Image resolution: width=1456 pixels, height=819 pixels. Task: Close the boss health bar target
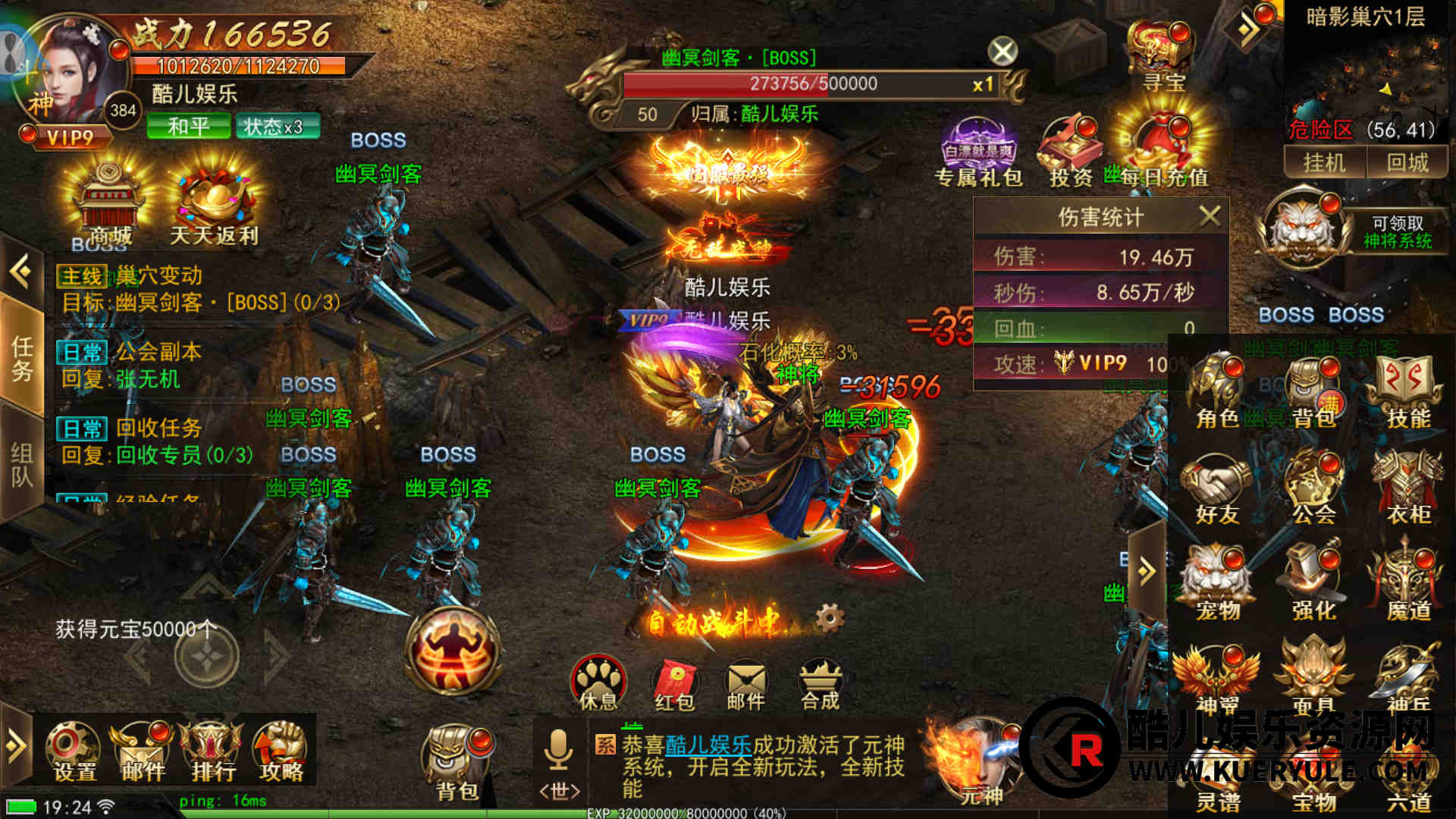pyautogui.click(x=1003, y=52)
